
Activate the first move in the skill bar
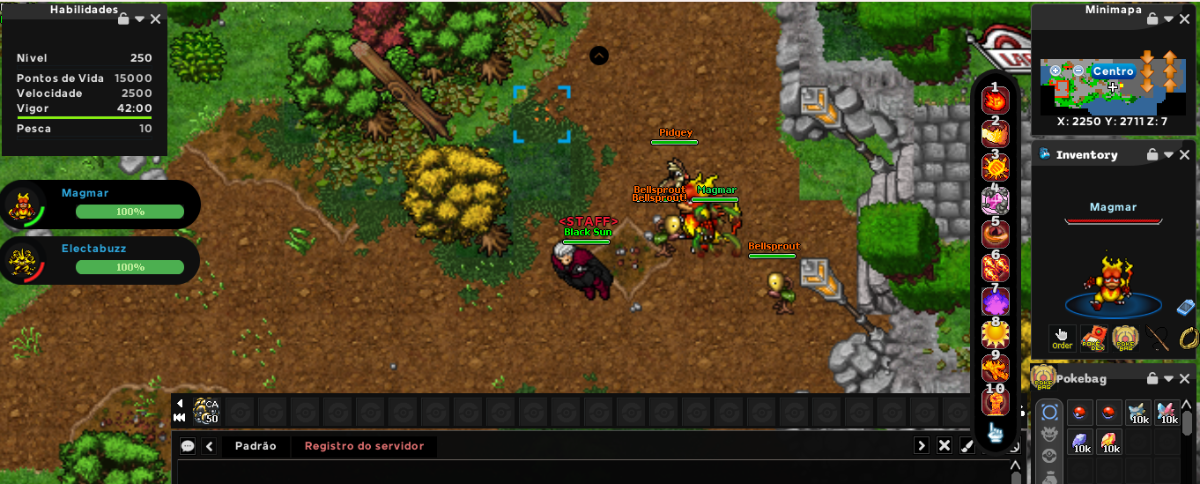pyautogui.click(x=995, y=100)
